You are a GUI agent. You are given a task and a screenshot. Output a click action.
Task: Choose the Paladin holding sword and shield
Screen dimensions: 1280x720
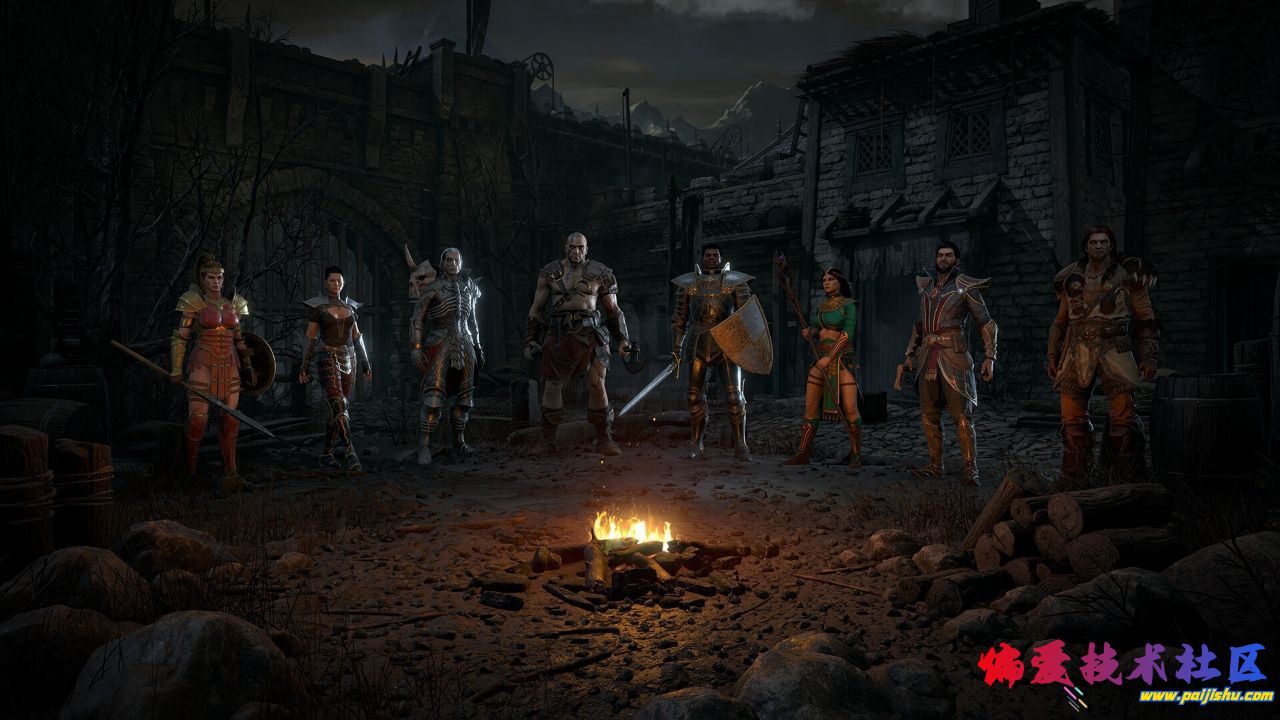(710, 345)
